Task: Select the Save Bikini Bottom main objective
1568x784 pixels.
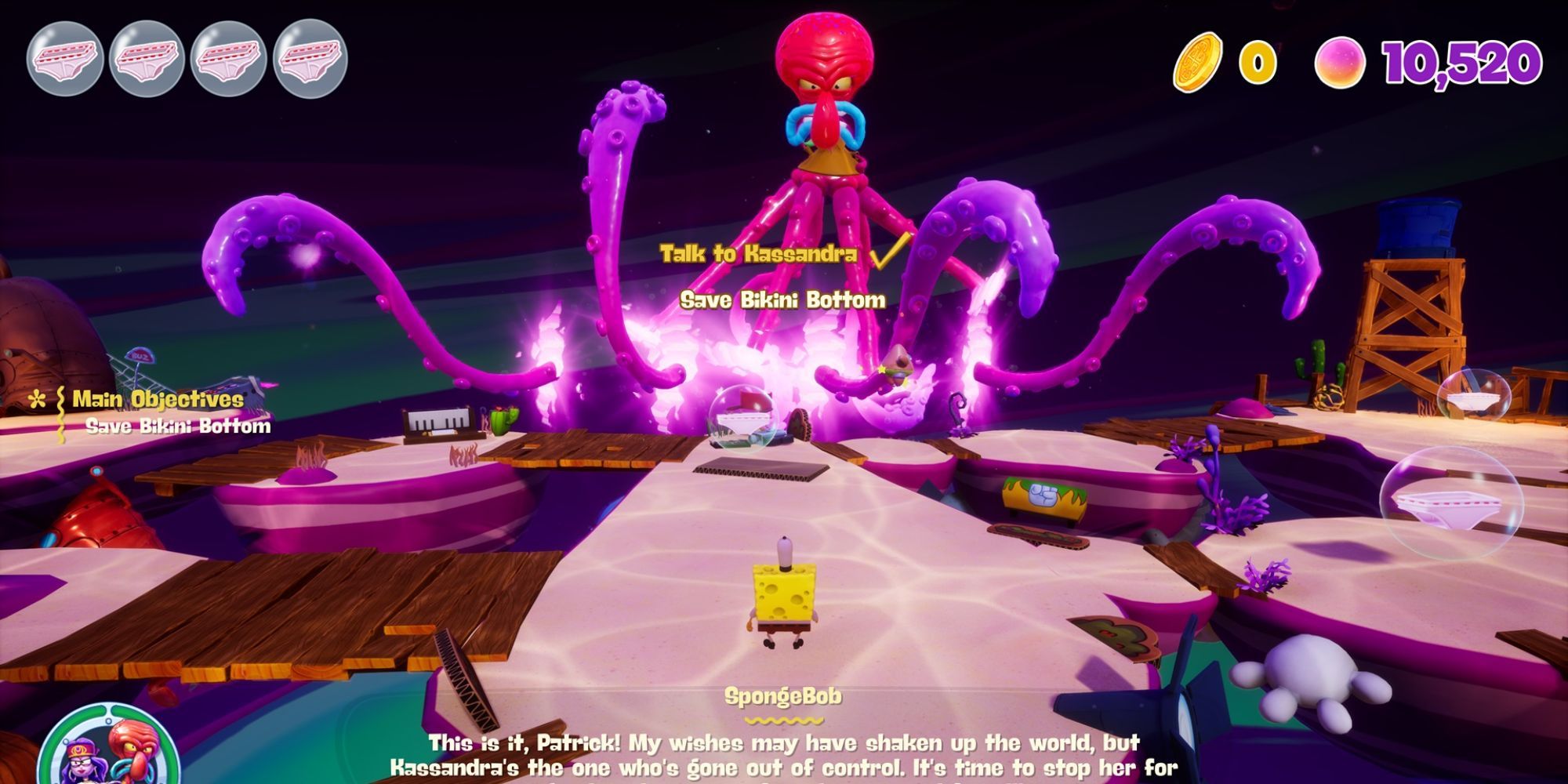Action: pyautogui.click(x=784, y=298)
